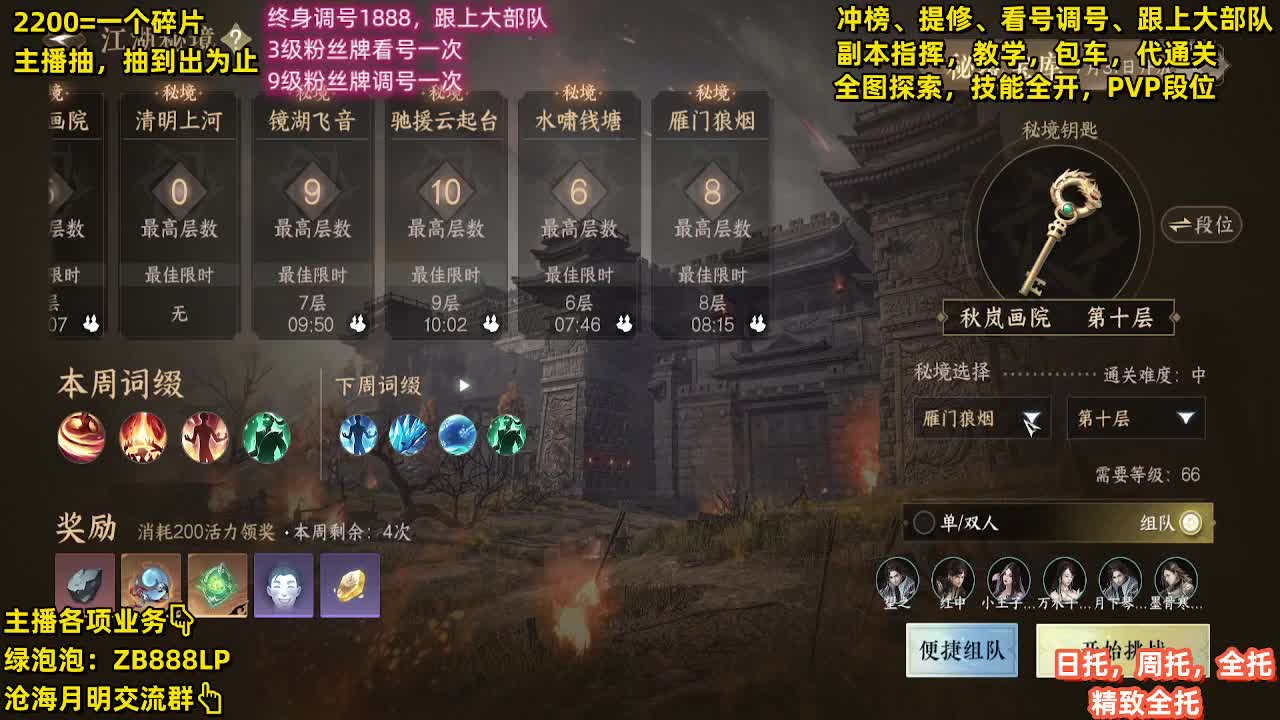Image resolution: width=1280 pixels, height=720 pixels.
Task: Switch to 单/双人 solo mode
Action: 925,522
